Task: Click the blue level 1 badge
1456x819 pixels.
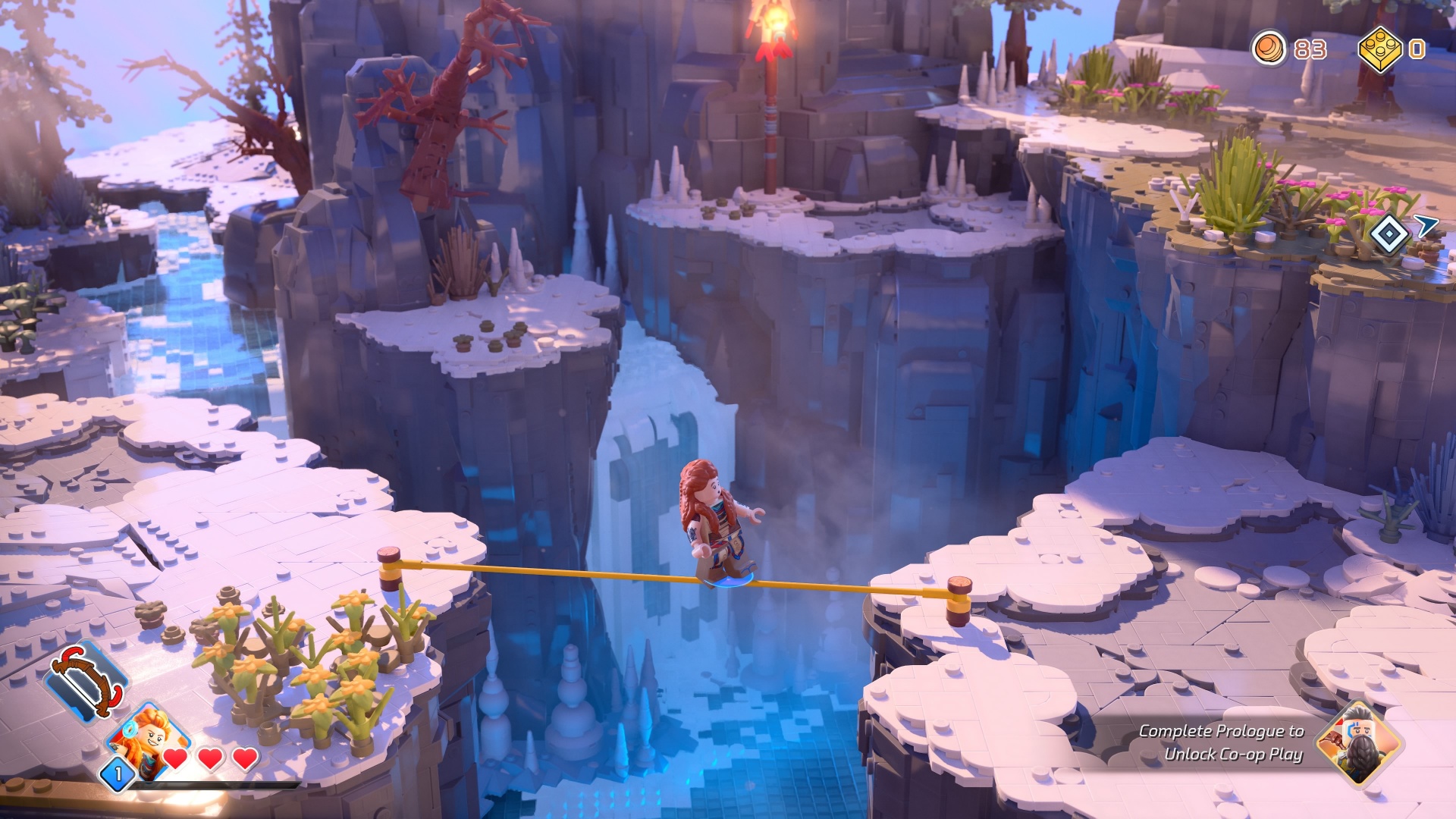Action: click(x=118, y=774)
